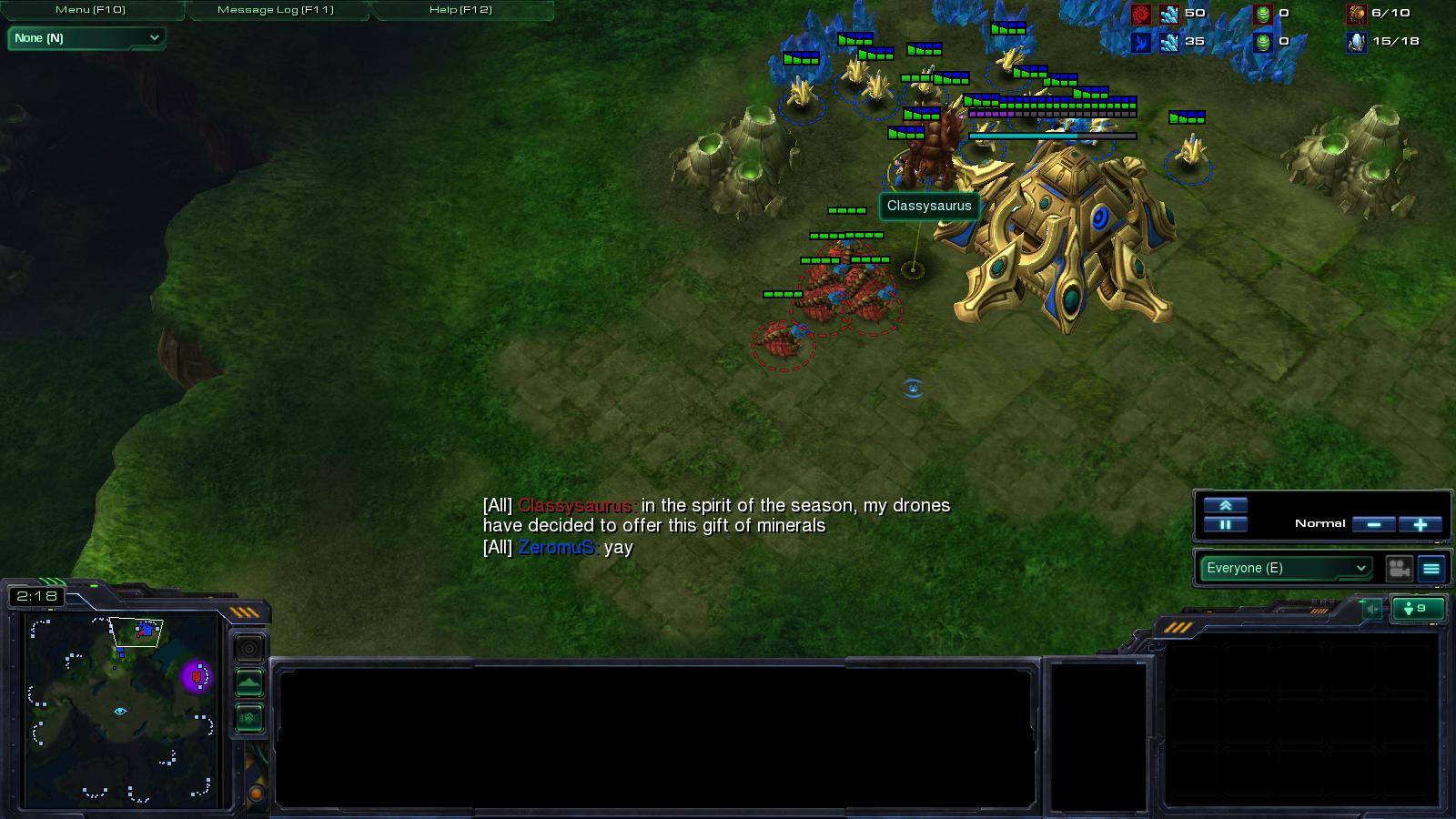Toggle minimap terrain display button

tap(249, 682)
